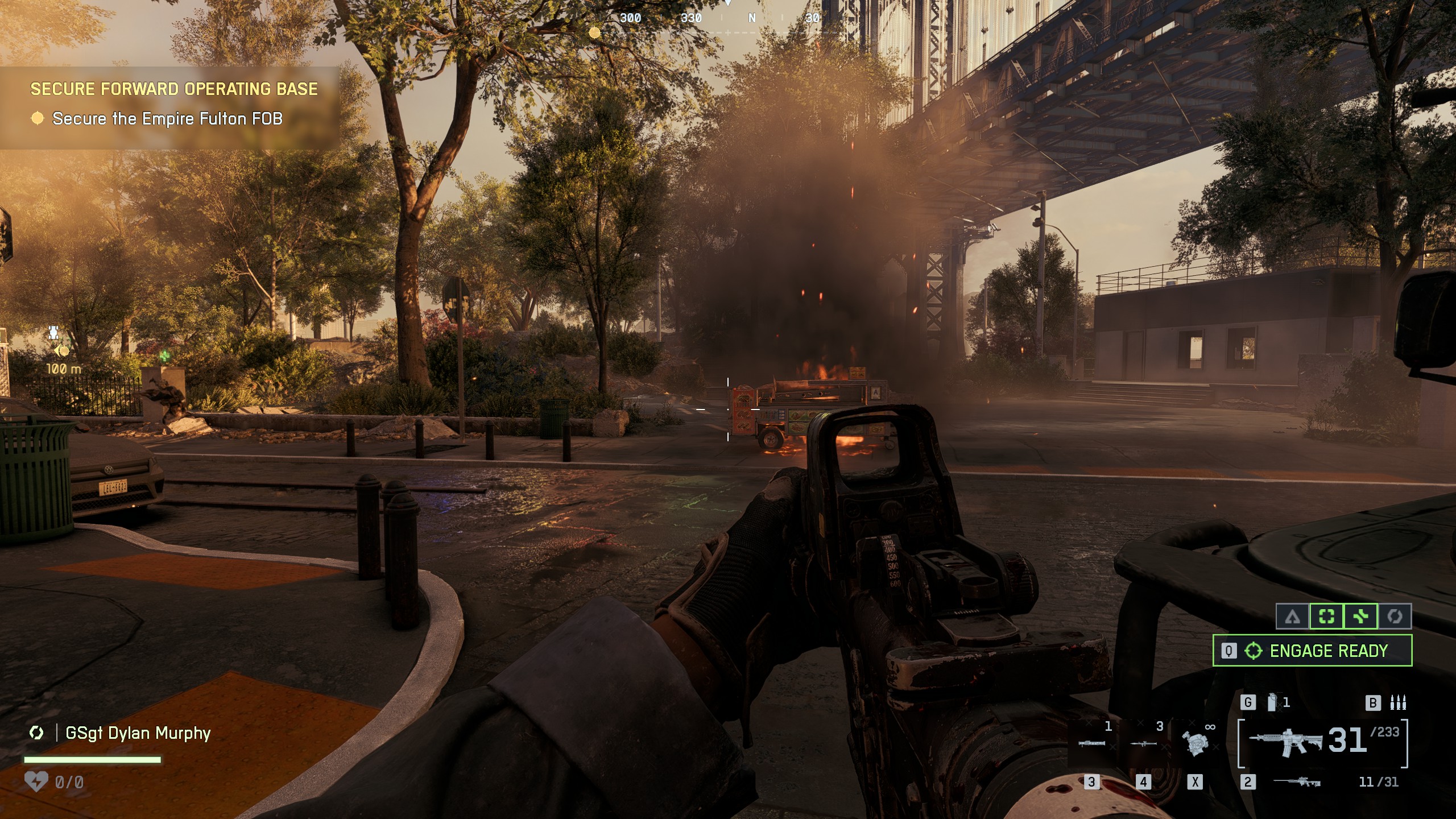Select the equipped assault rifle slot
The image size is (1456, 819).
click(1285, 742)
